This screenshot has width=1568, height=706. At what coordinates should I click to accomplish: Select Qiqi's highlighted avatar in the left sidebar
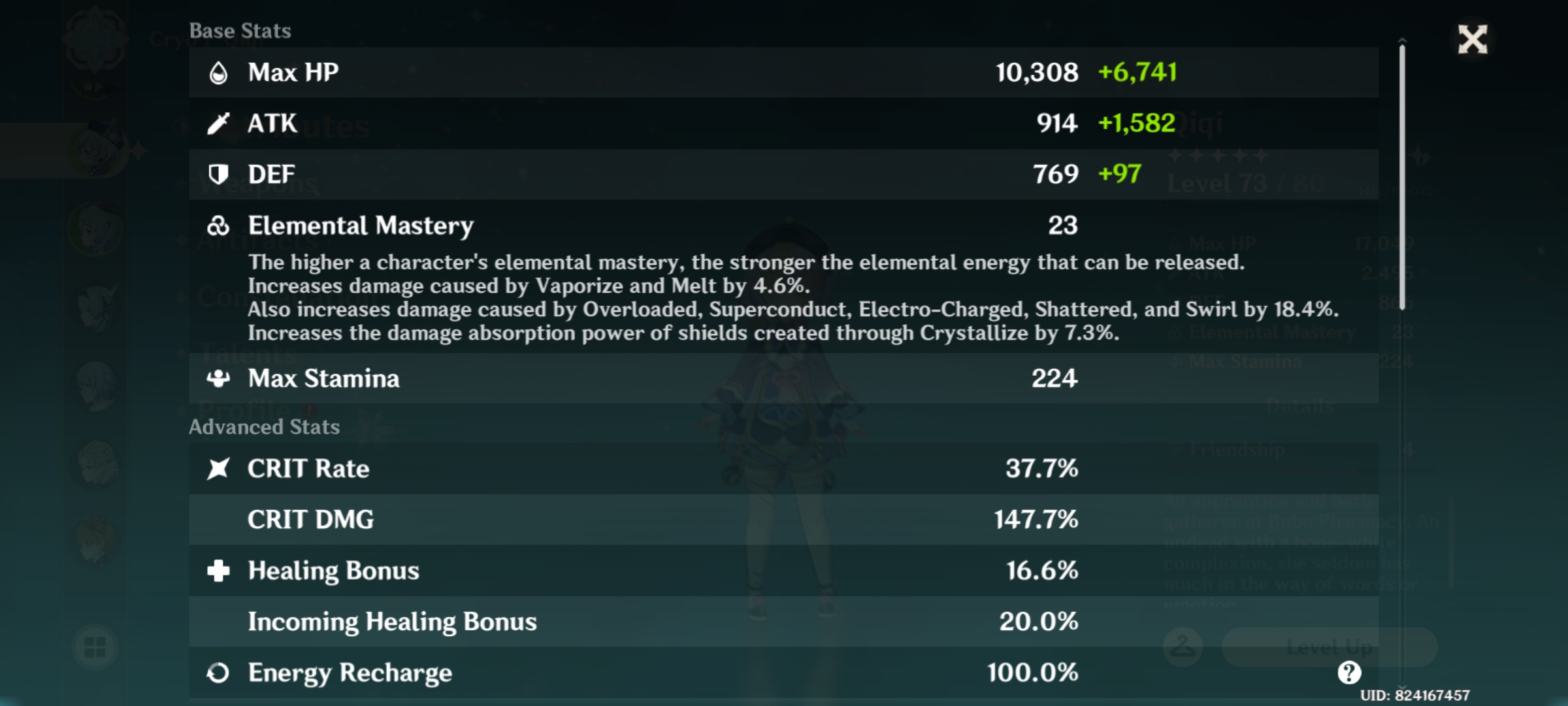[97, 150]
